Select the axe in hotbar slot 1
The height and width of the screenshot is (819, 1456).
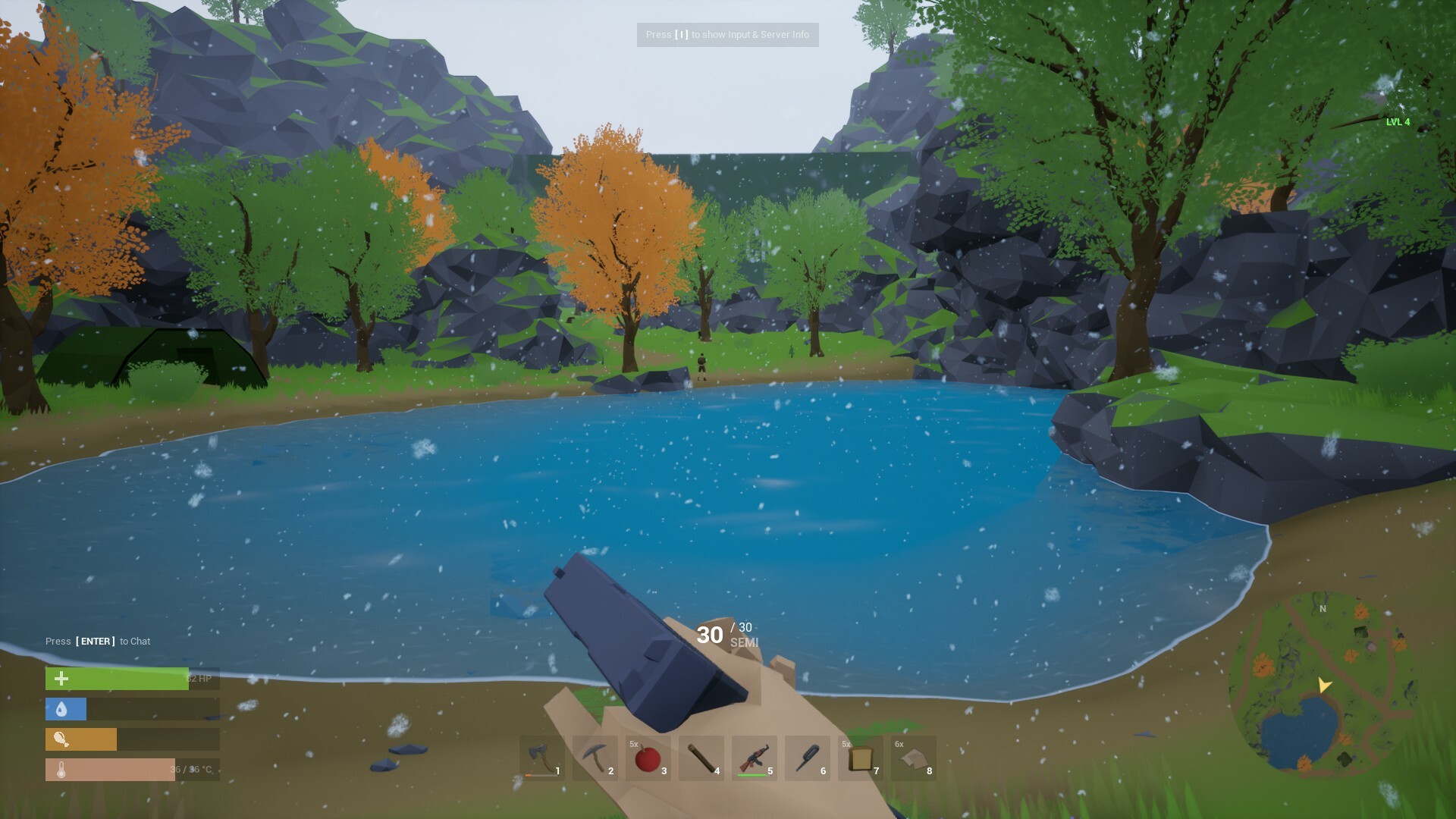pyautogui.click(x=541, y=758)
